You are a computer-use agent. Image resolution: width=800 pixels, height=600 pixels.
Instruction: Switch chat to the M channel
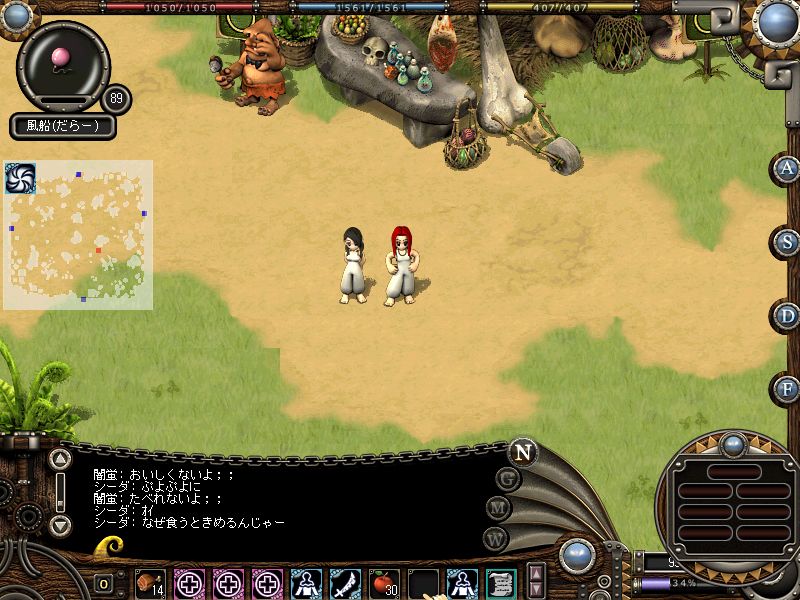(x=498, y=508)
